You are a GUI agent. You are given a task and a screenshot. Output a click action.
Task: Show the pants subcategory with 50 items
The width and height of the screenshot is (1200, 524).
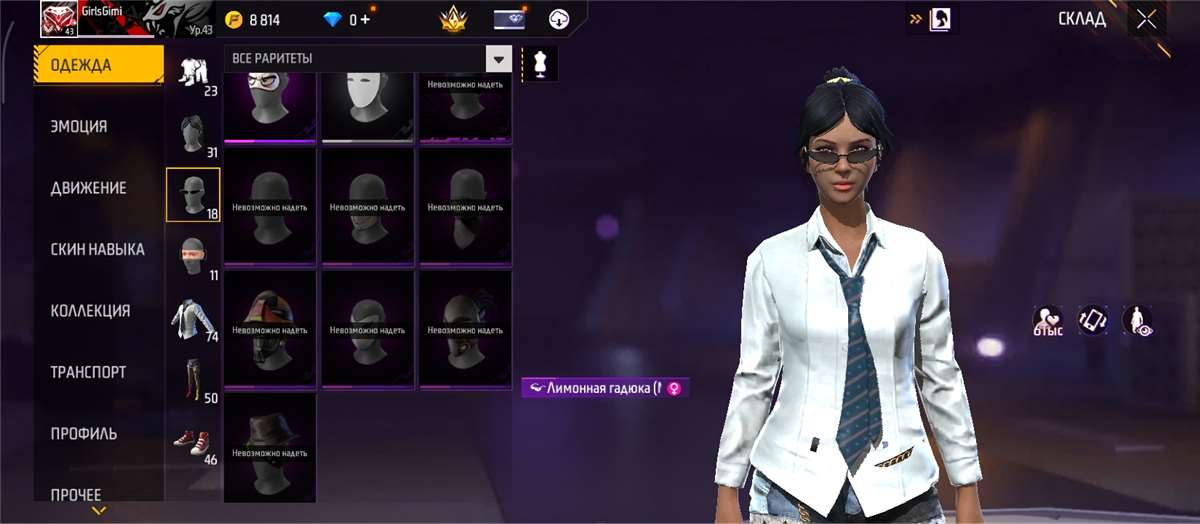(193, 380)
